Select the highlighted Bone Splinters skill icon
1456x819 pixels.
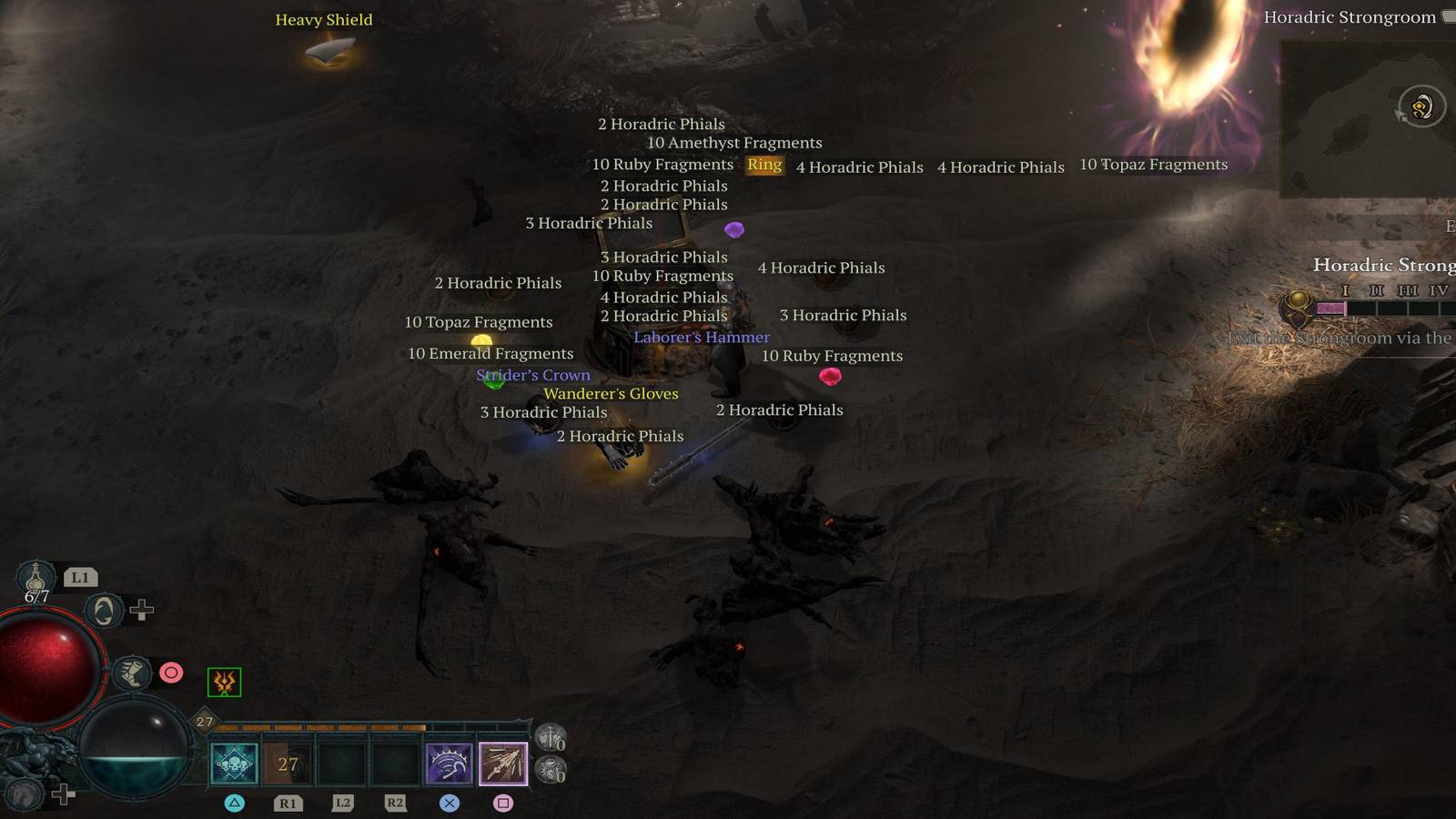(x=501, y=763)
